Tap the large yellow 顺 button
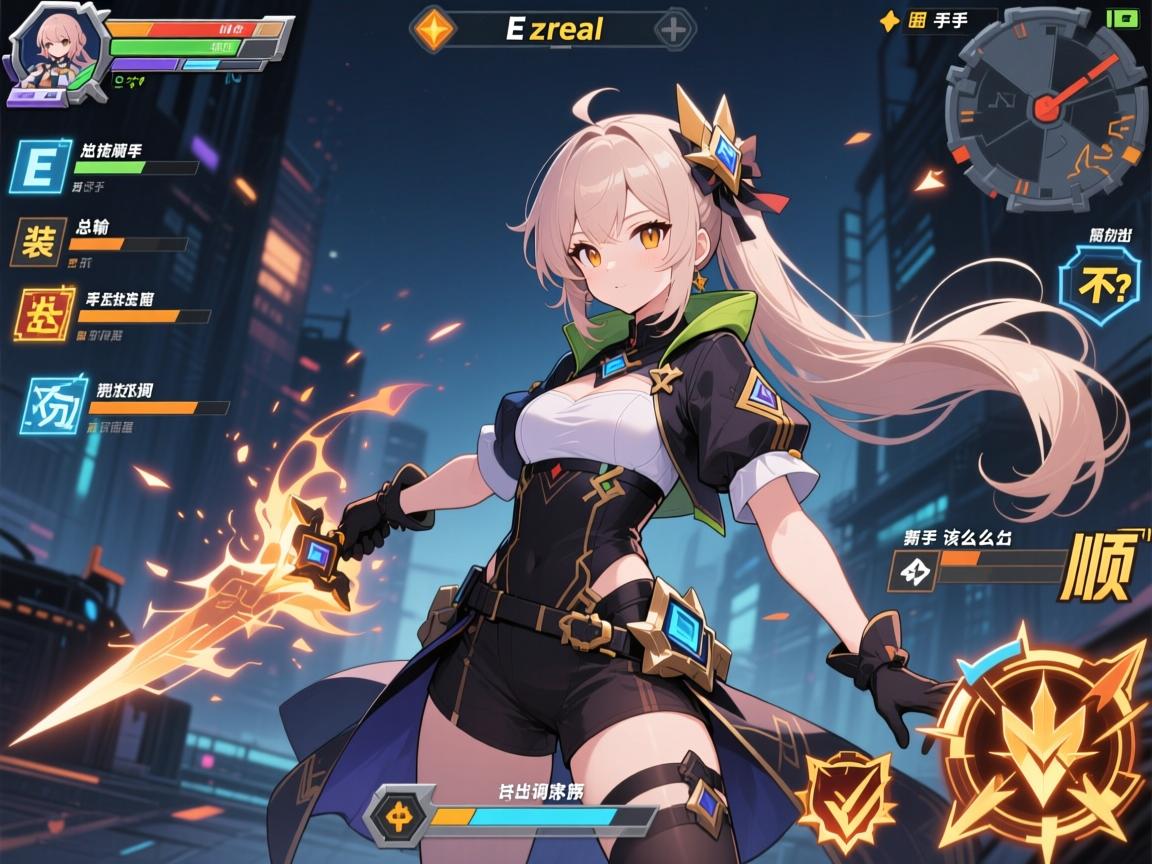This screenshot has width=1152, height=864. click(x=1101, y=566)
